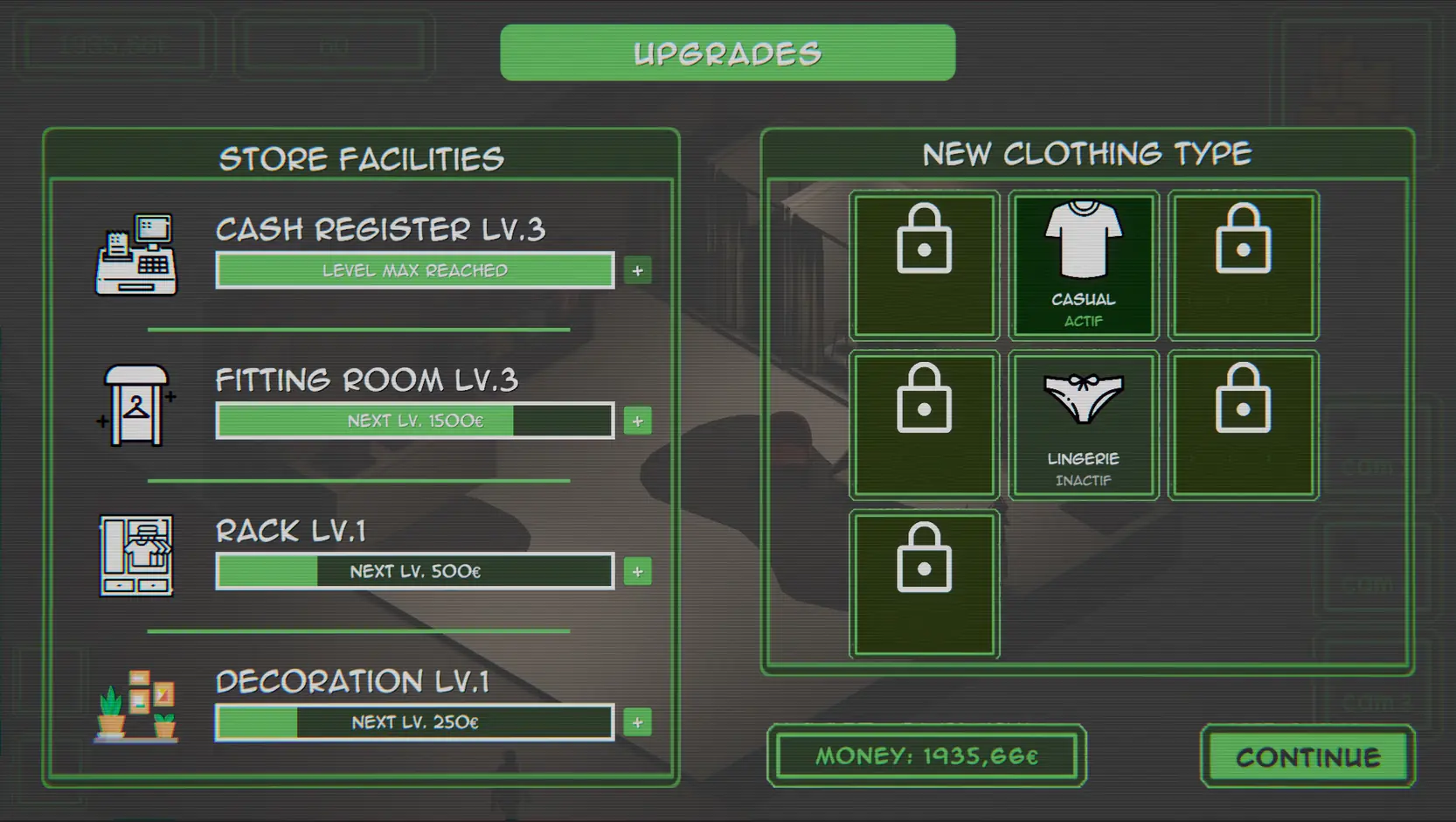The width and height of the screenshot is (1456, 822).
Task: Upgrade the Rack with its plus button
Action: coord(638,572)
